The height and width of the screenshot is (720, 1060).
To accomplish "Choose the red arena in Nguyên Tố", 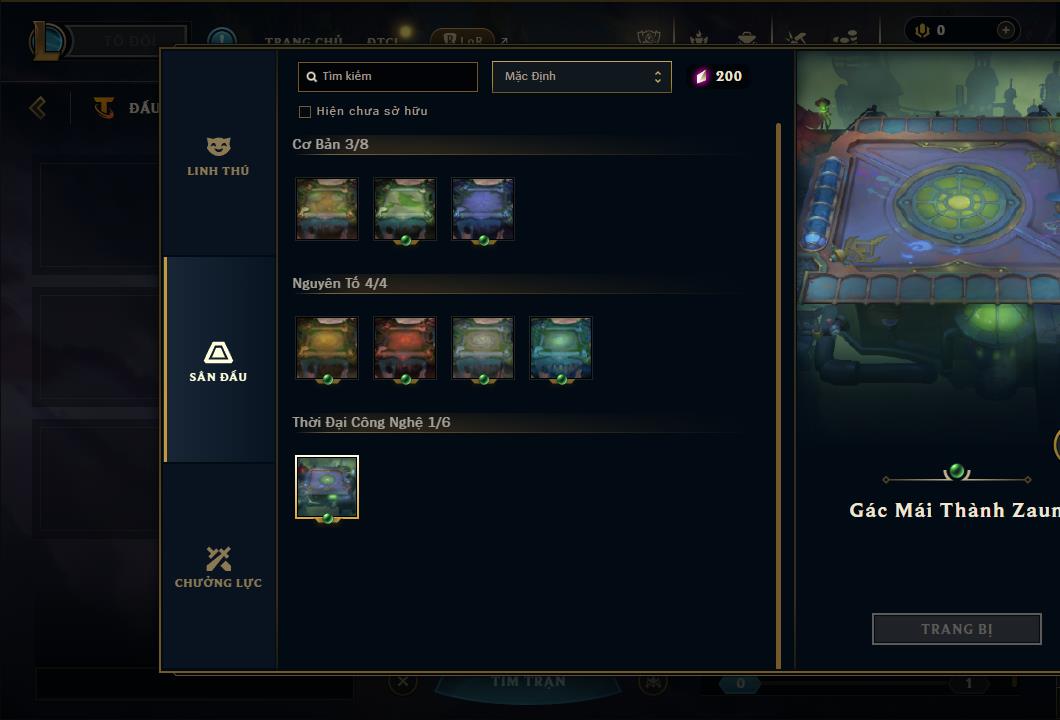I will tap(404, 348).
